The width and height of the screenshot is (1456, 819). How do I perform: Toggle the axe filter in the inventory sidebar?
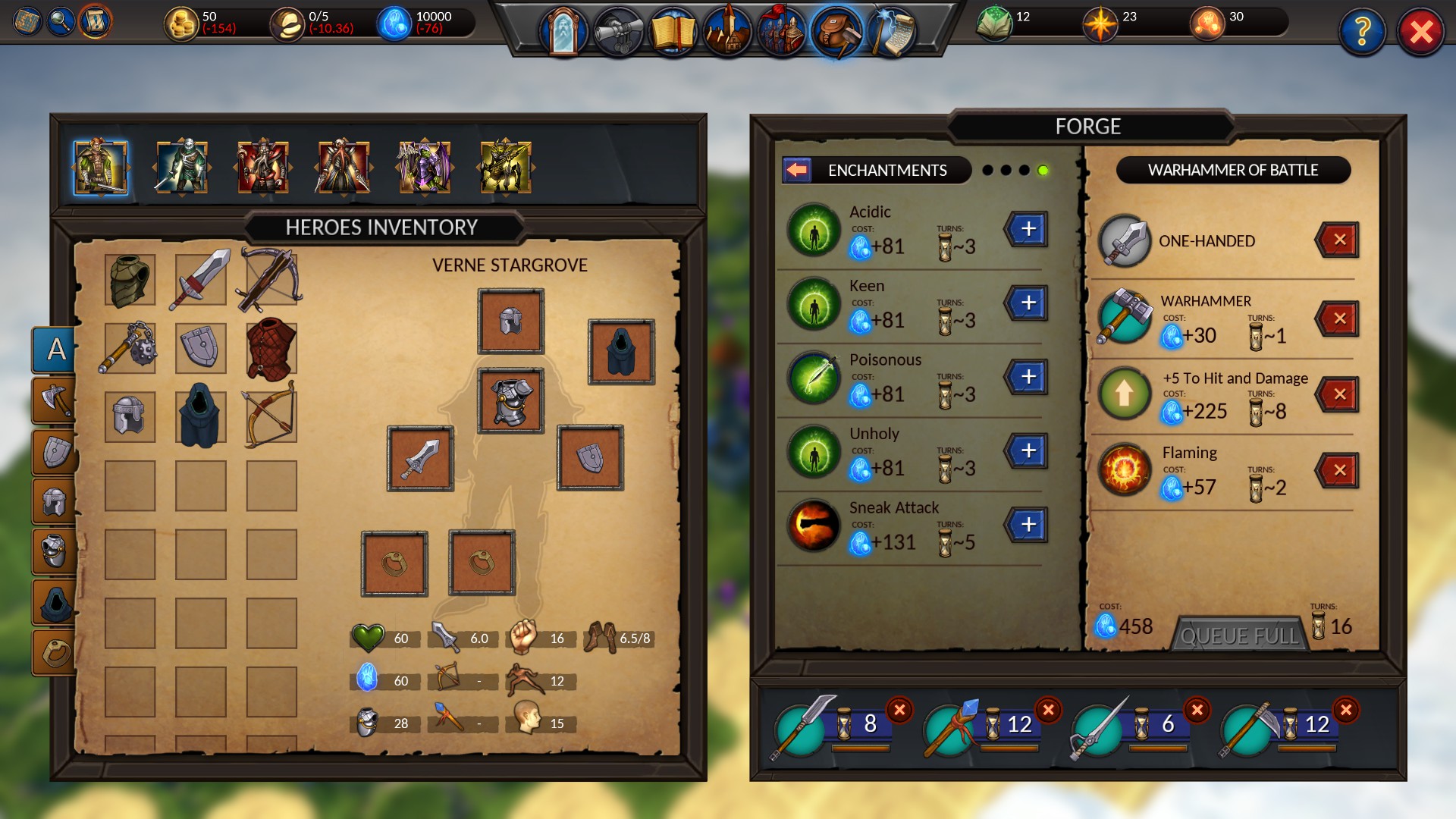pos(55,400)
